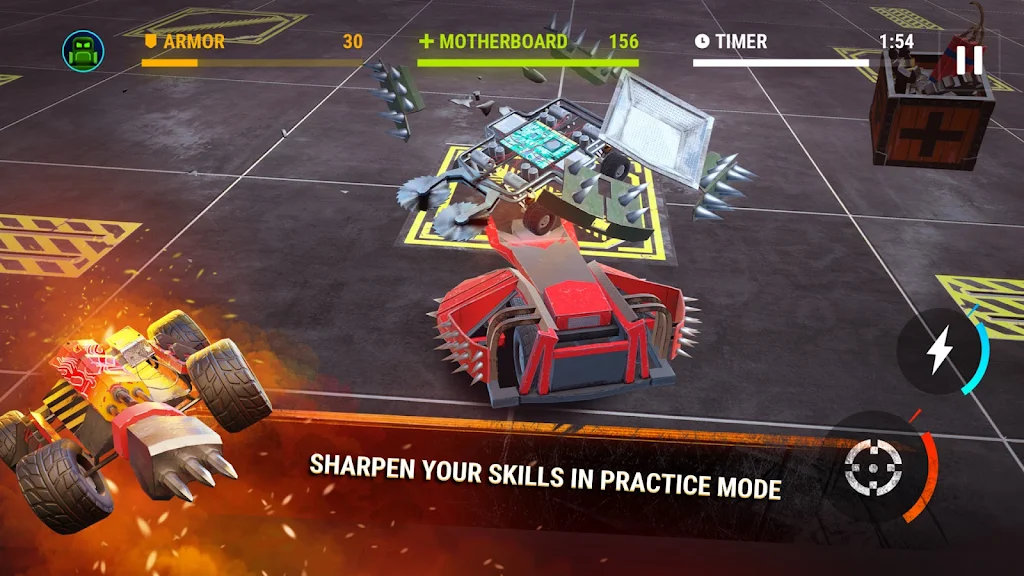Pause the match with the pause button

968,60
